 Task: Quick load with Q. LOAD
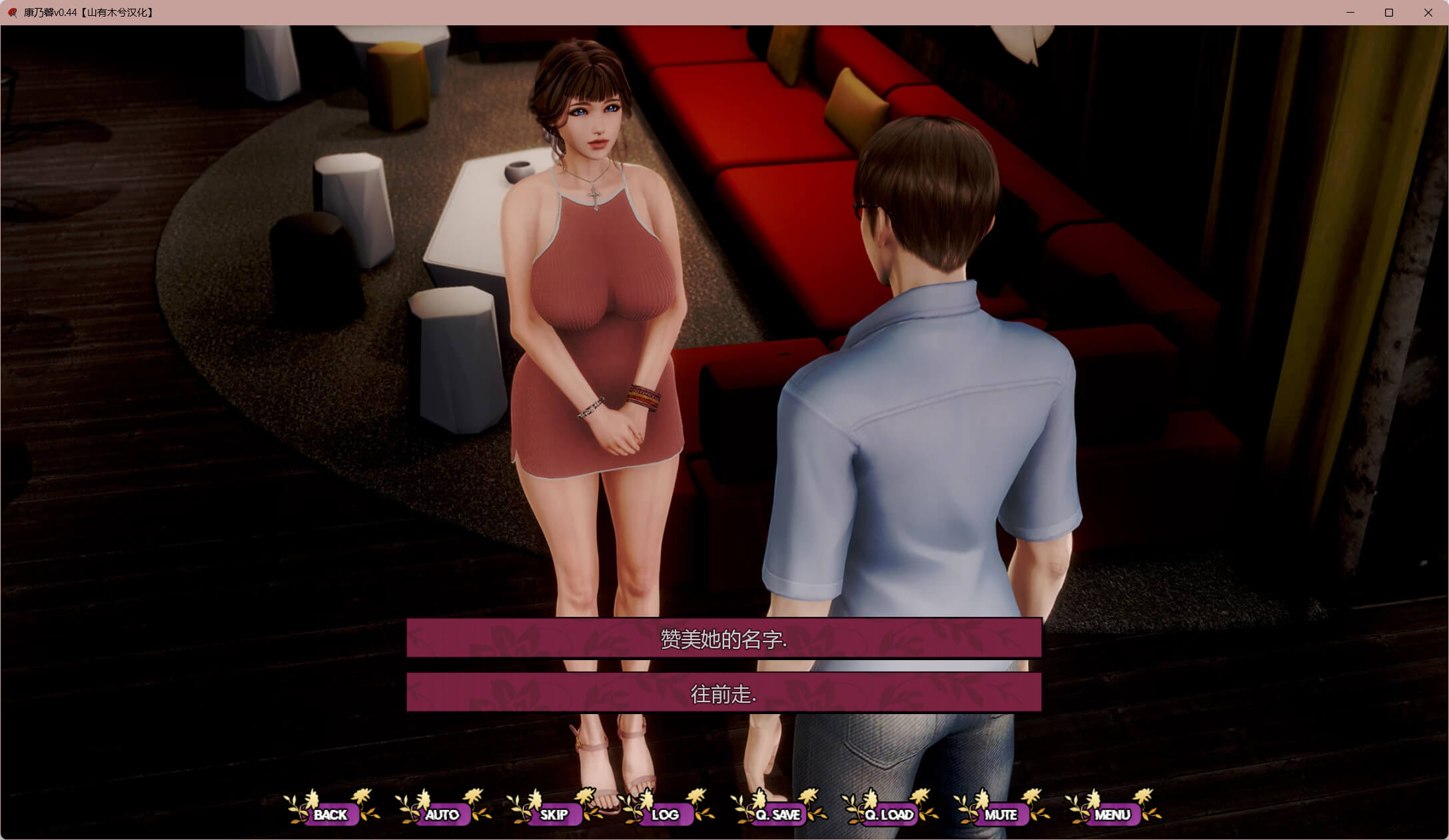(889, 814)
